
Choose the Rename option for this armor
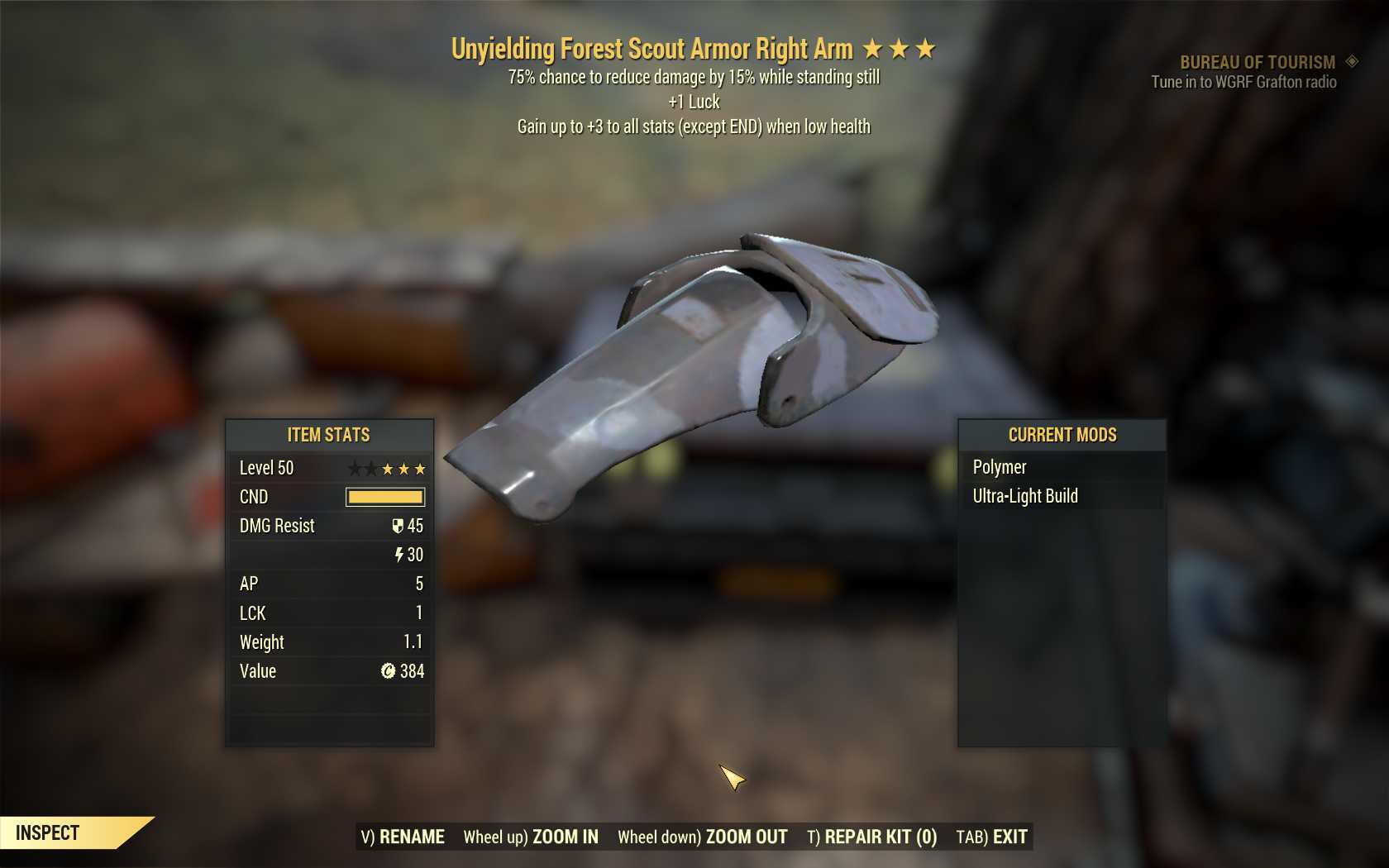tap(403, 837)
